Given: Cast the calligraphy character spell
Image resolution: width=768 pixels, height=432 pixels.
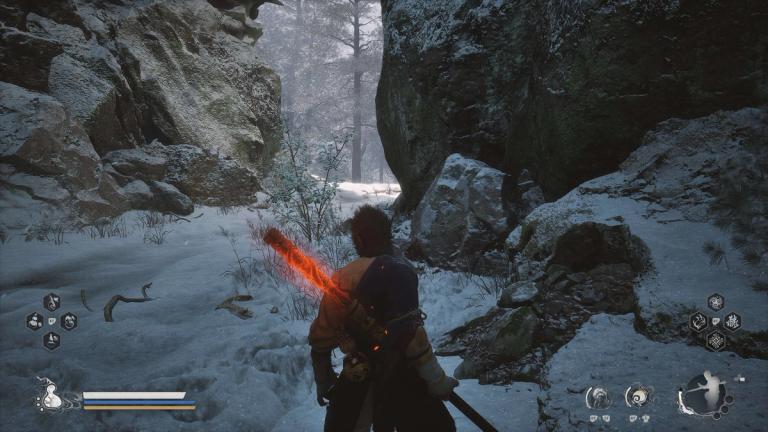Looking at the screenshot, I should point(732,321).
